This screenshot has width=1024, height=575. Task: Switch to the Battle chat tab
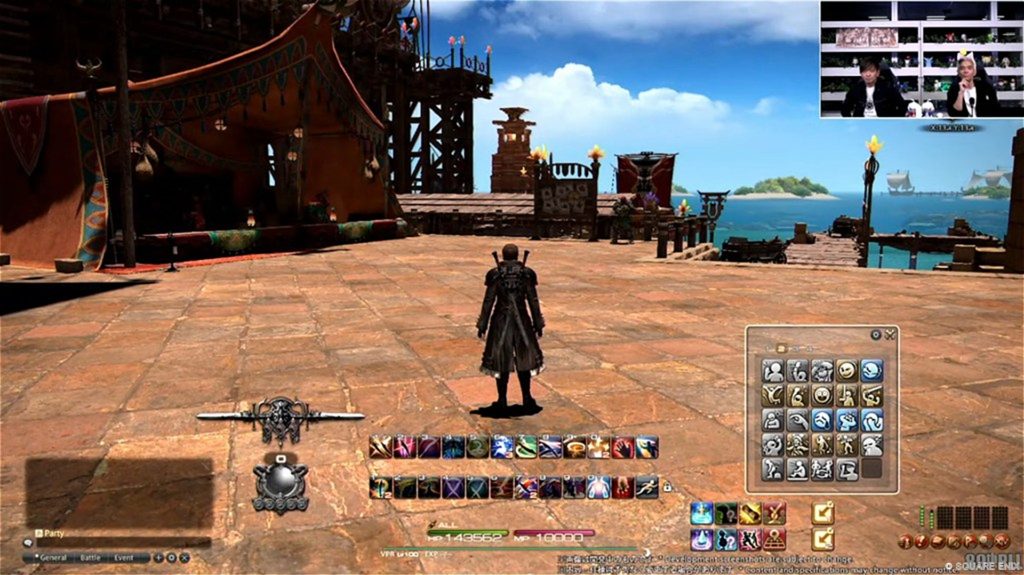90,557
